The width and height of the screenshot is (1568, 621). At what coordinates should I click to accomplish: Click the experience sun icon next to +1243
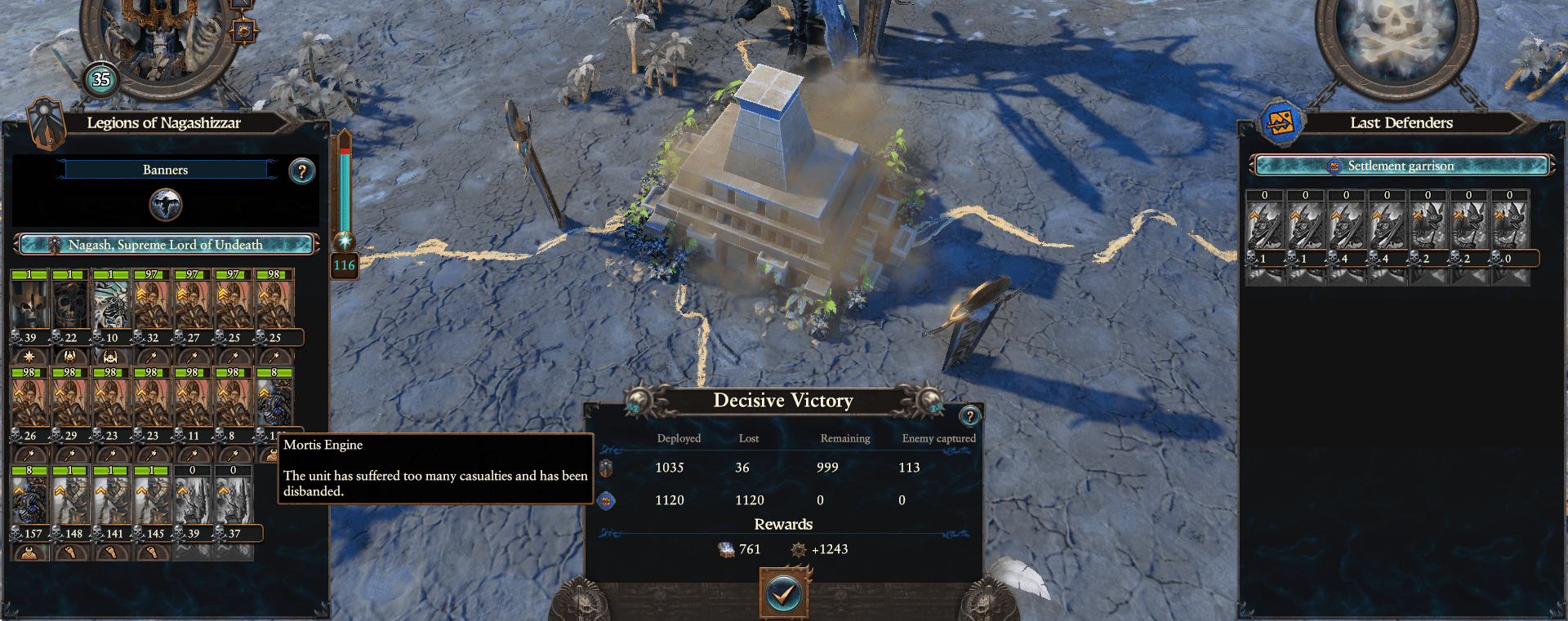[x=798, y=549]
